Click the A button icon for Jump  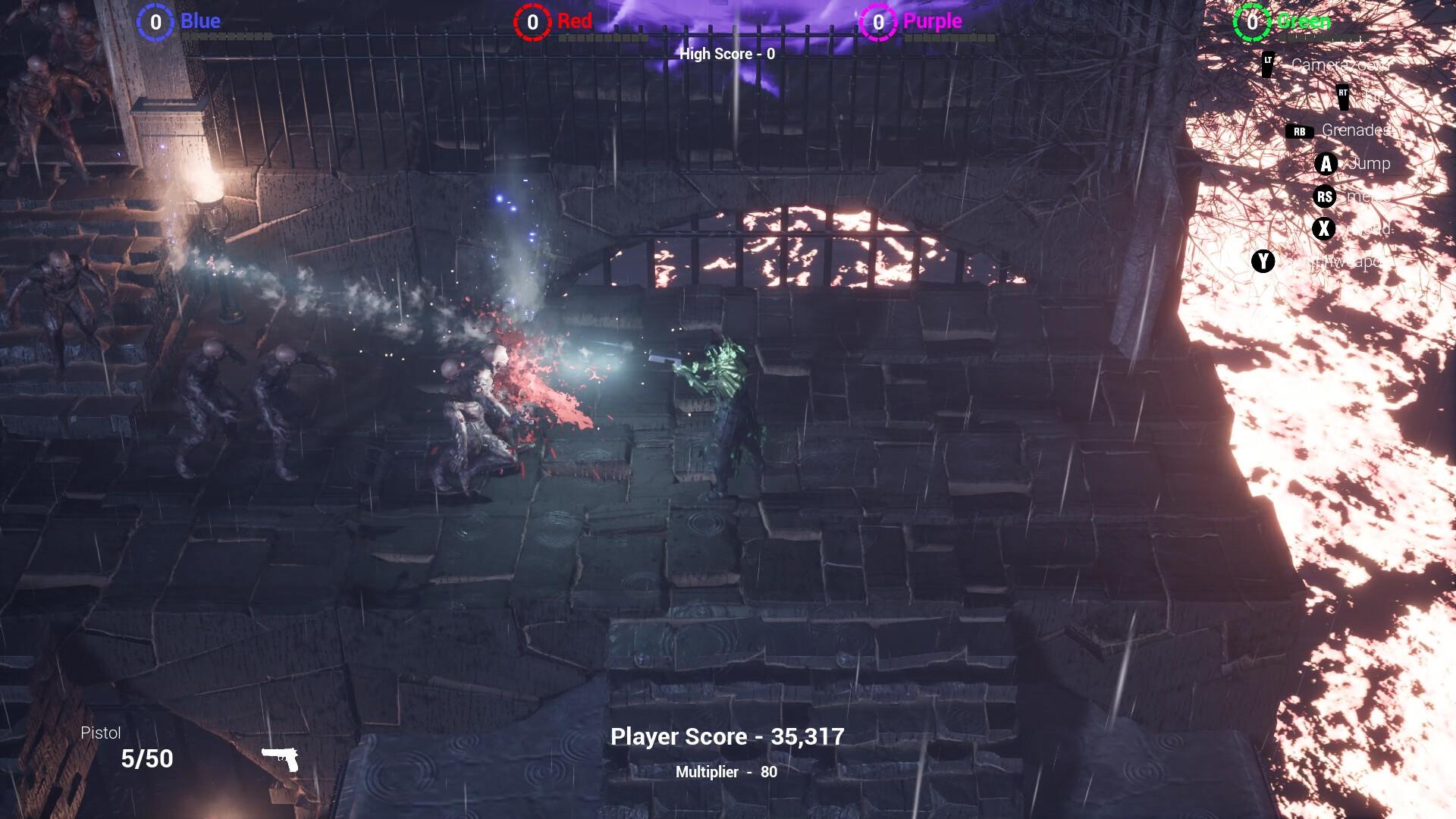[x=1327, y=164]
